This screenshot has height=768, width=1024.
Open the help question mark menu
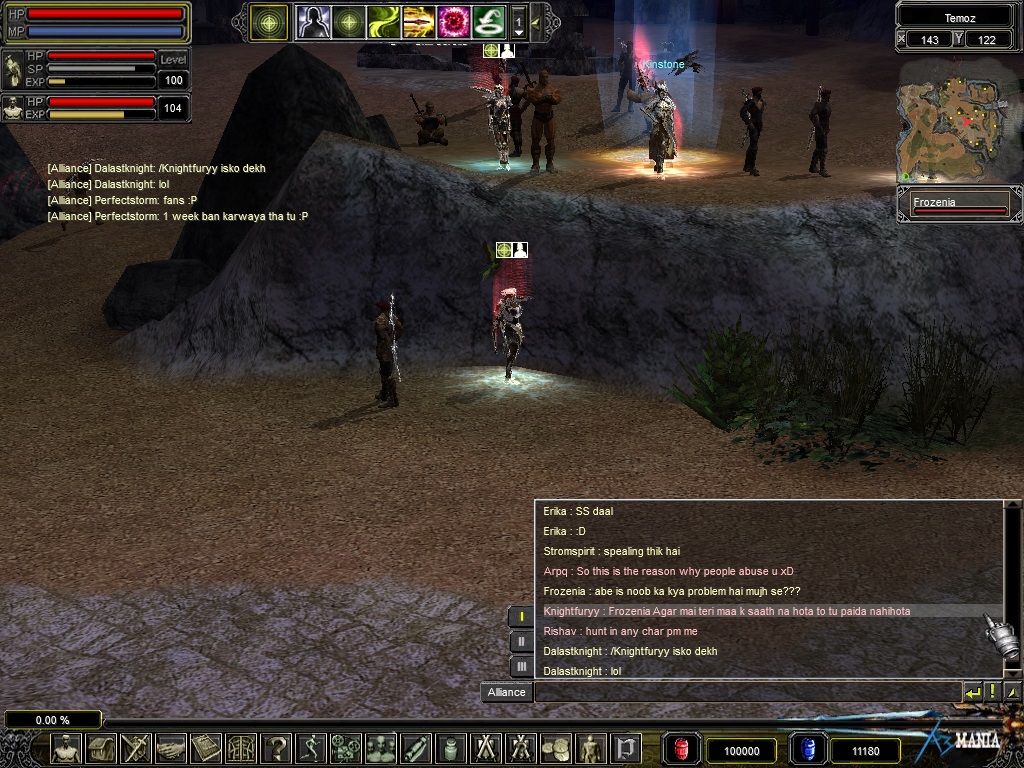click(276, 748)
